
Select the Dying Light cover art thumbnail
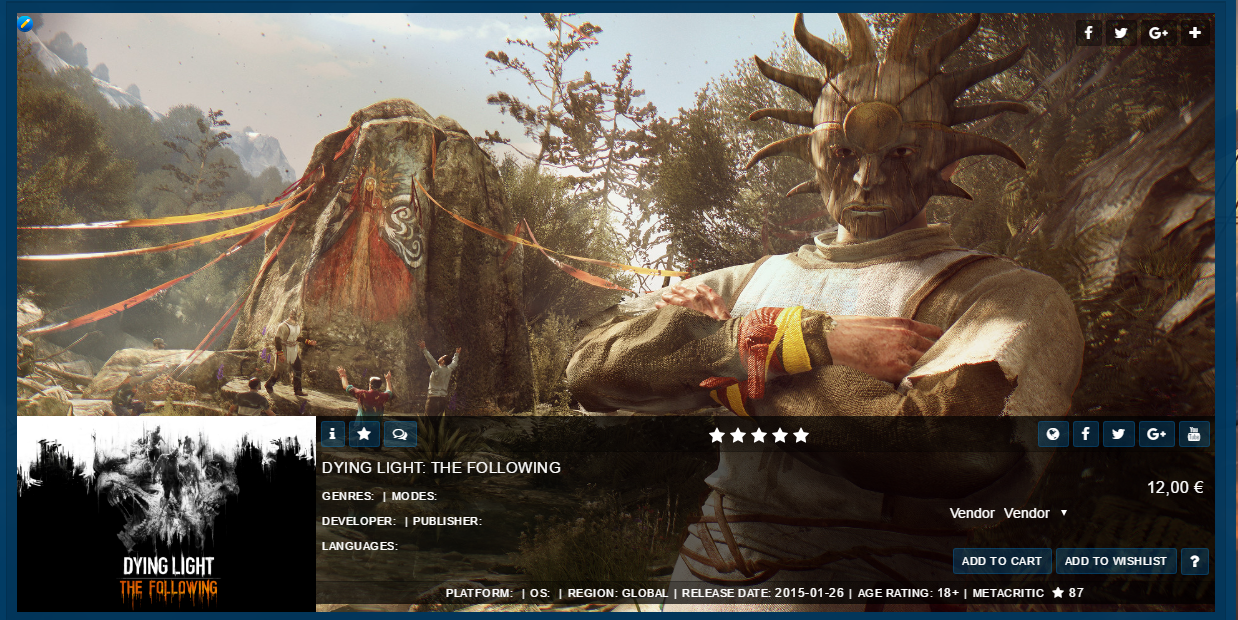(x=167, y=513)
